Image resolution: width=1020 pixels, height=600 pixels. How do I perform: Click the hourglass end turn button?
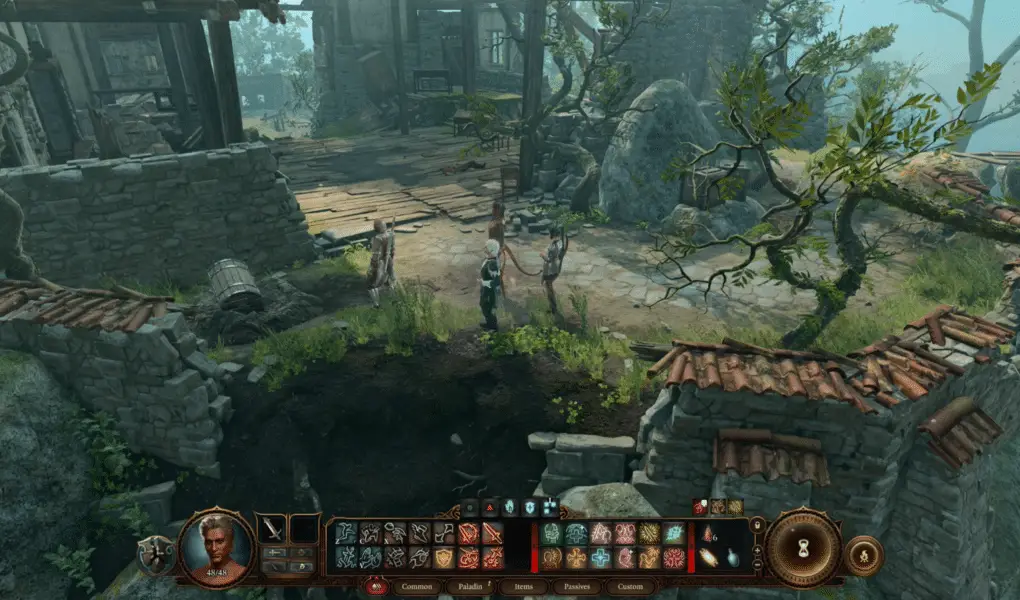(x=803, y=547)
